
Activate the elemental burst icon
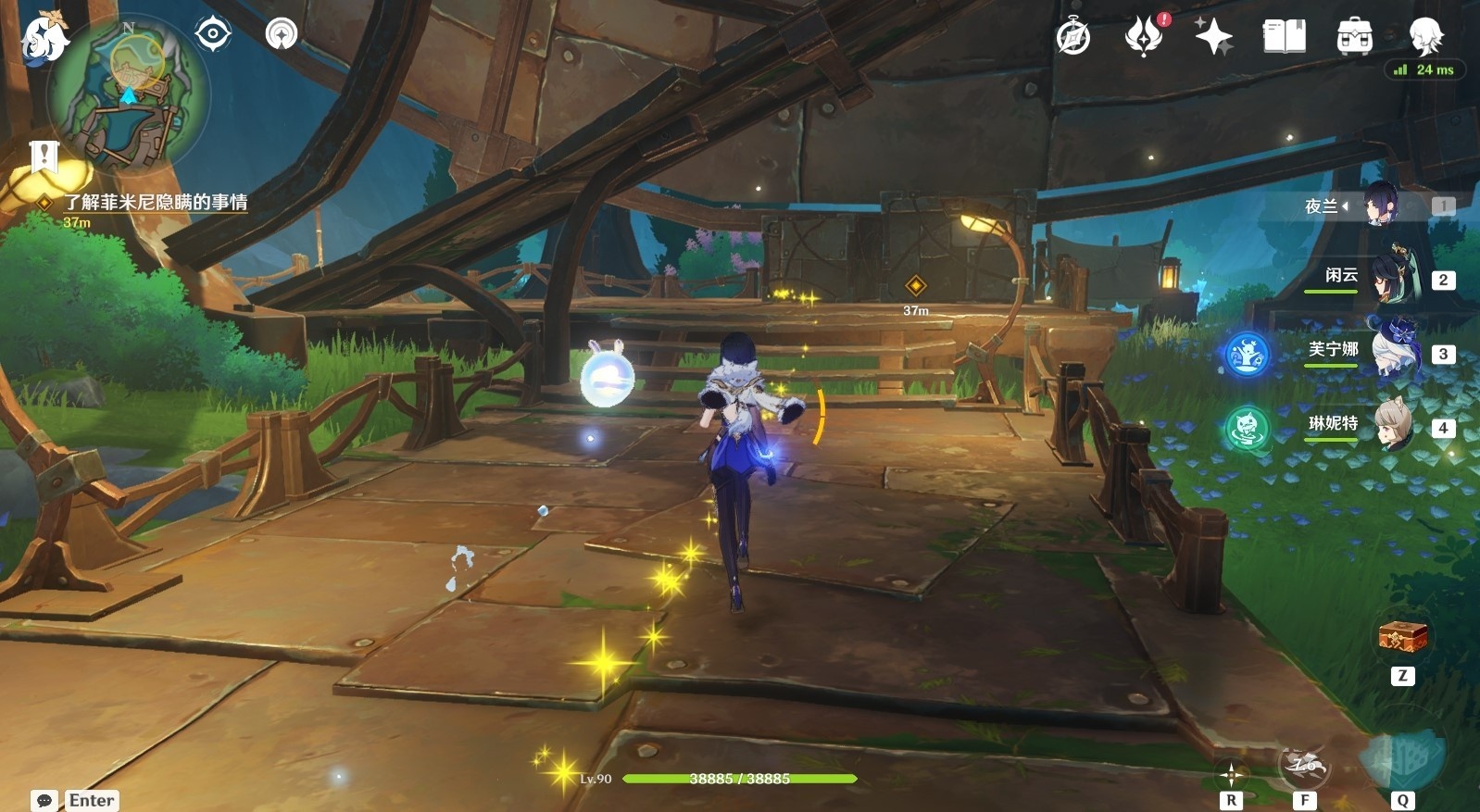[x=1402, y=759]
